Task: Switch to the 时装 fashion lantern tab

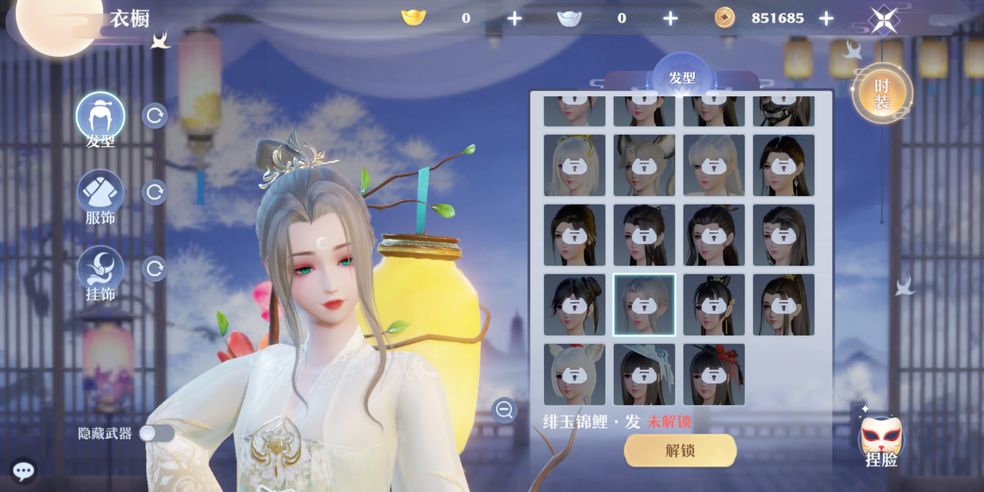Action: tap(881, 95)
